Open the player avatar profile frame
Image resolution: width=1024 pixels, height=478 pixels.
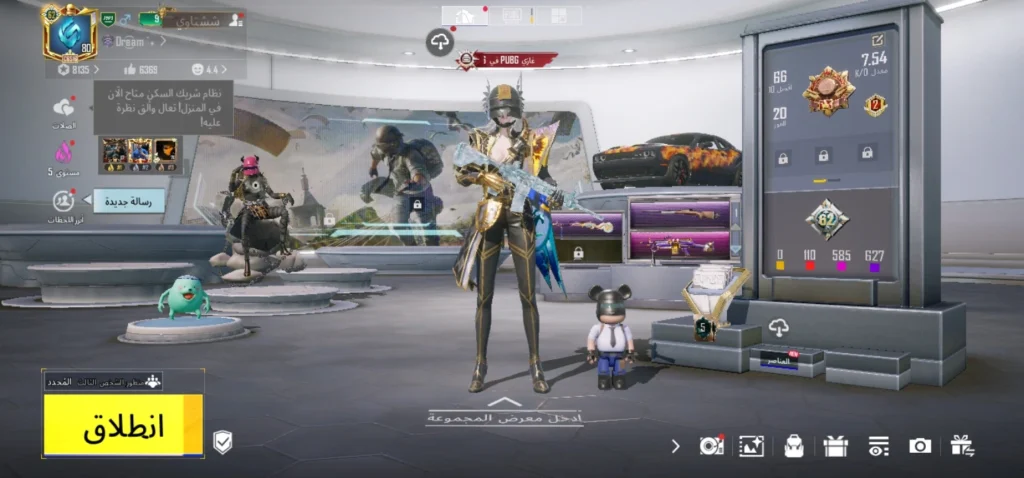[x=69, y=32]
